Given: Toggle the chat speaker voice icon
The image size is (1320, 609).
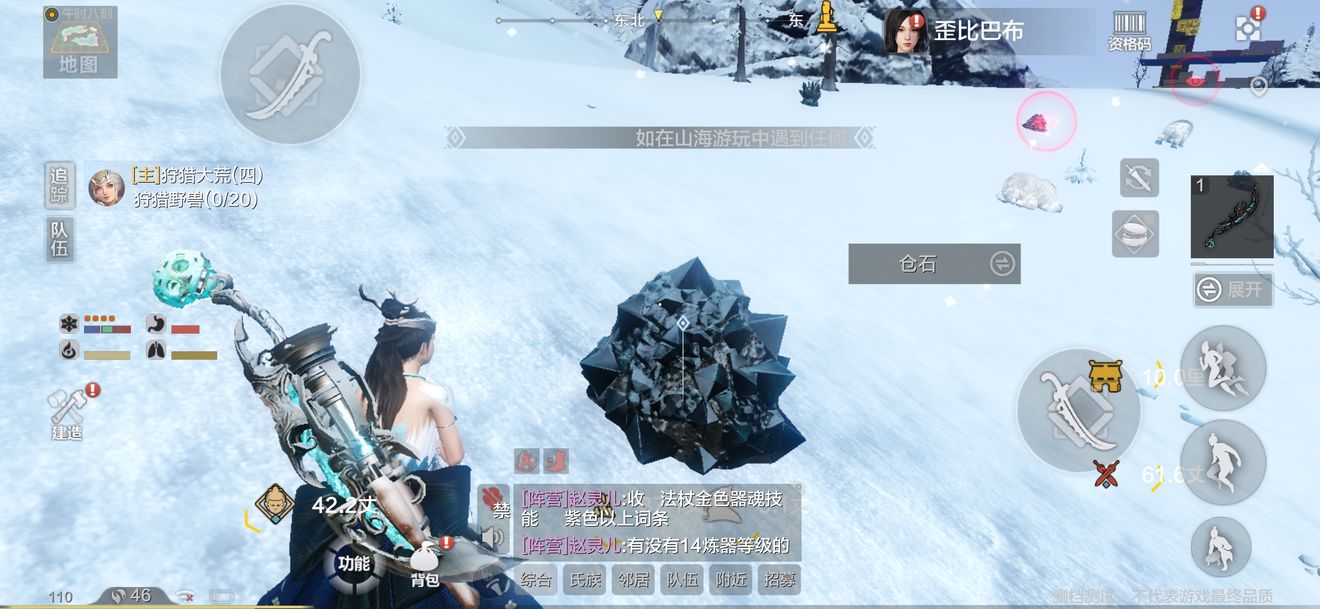Looking at the screenshot, I should (493, 539).
